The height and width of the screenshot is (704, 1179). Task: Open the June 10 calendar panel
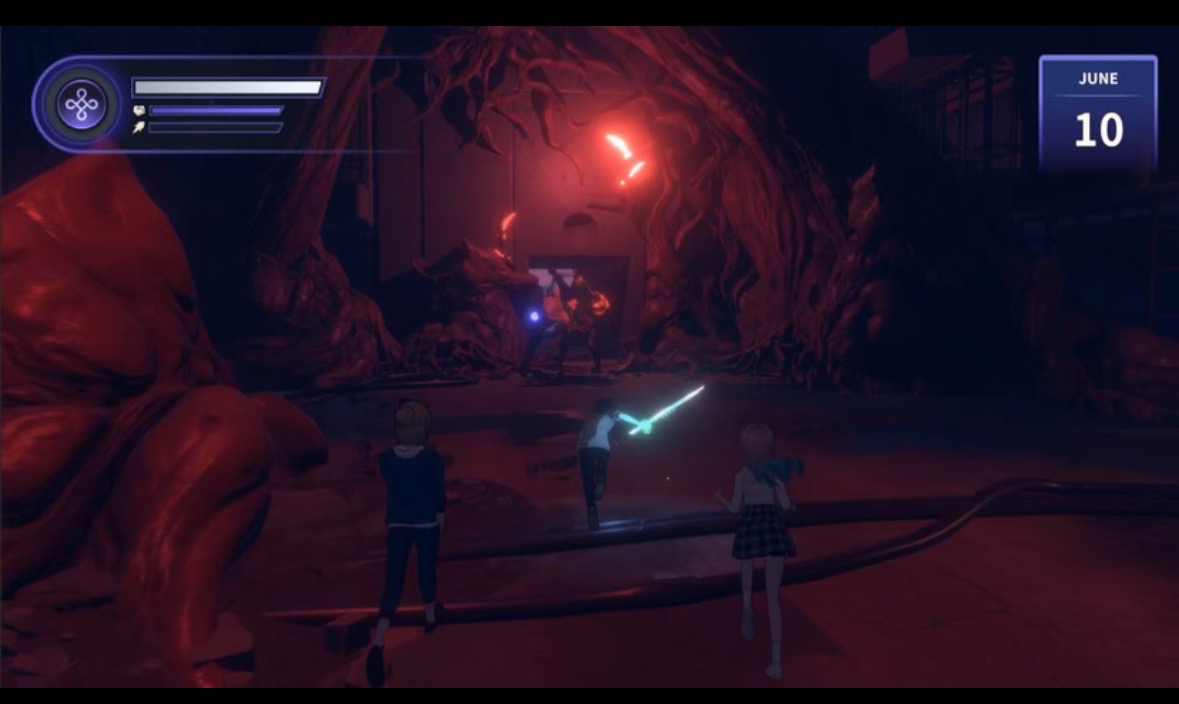tap(1097, 114)
